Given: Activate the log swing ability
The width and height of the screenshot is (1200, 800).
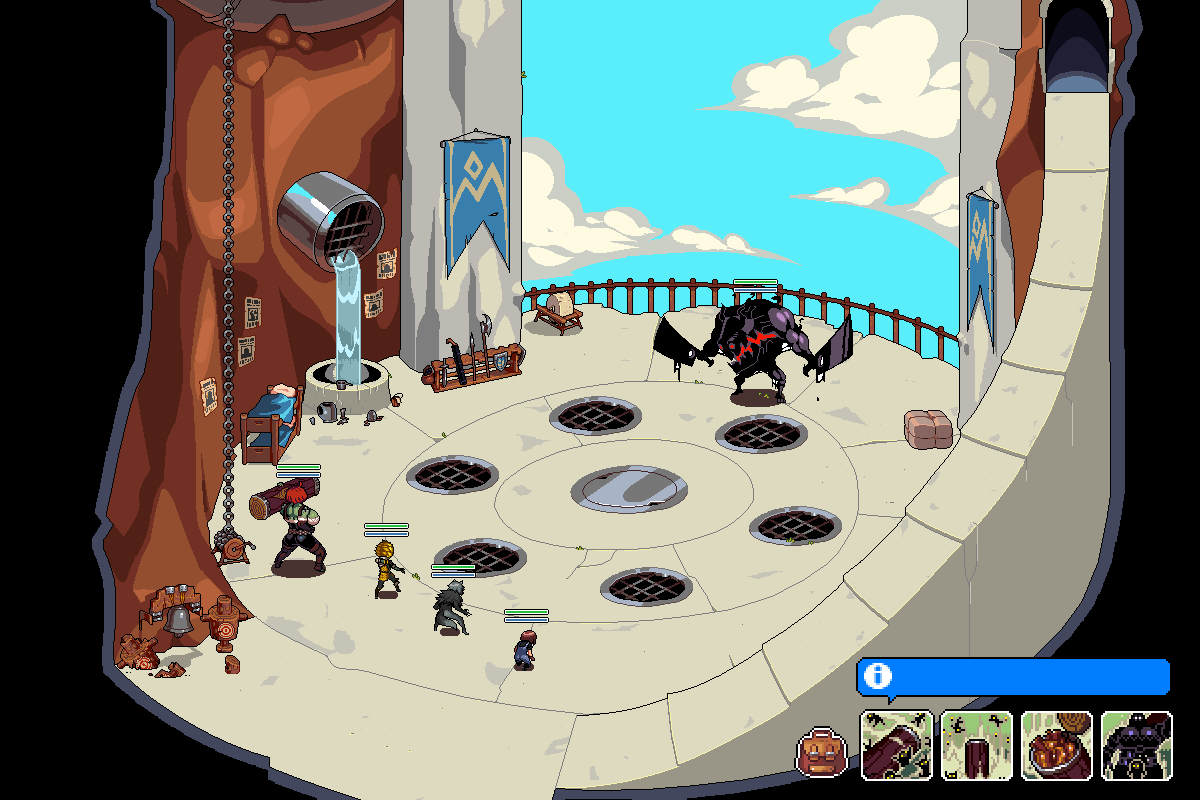Looking at the screenshot, I should 897,745.
